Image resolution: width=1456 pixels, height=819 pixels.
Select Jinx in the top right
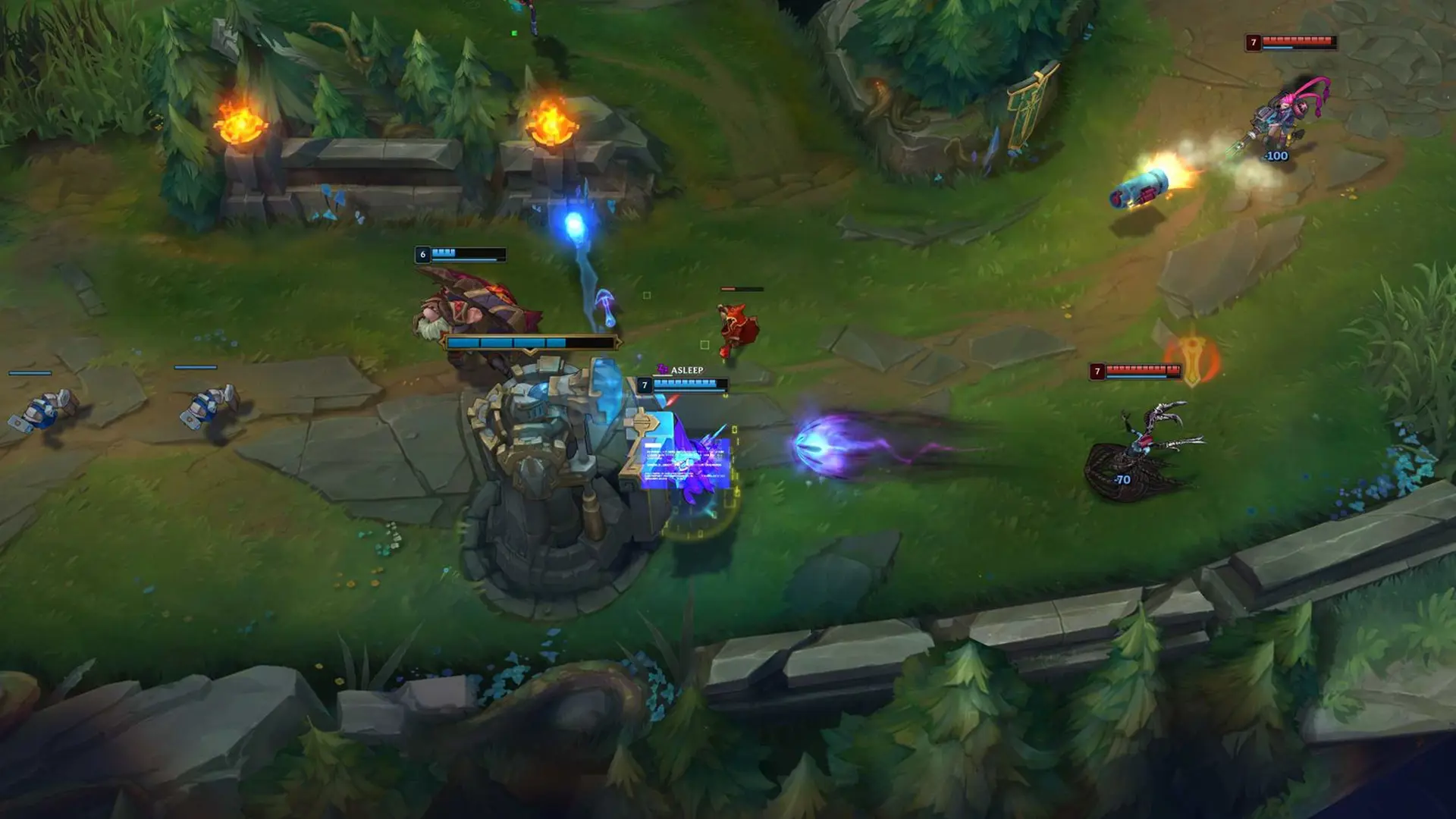(x=1282, y=118)
